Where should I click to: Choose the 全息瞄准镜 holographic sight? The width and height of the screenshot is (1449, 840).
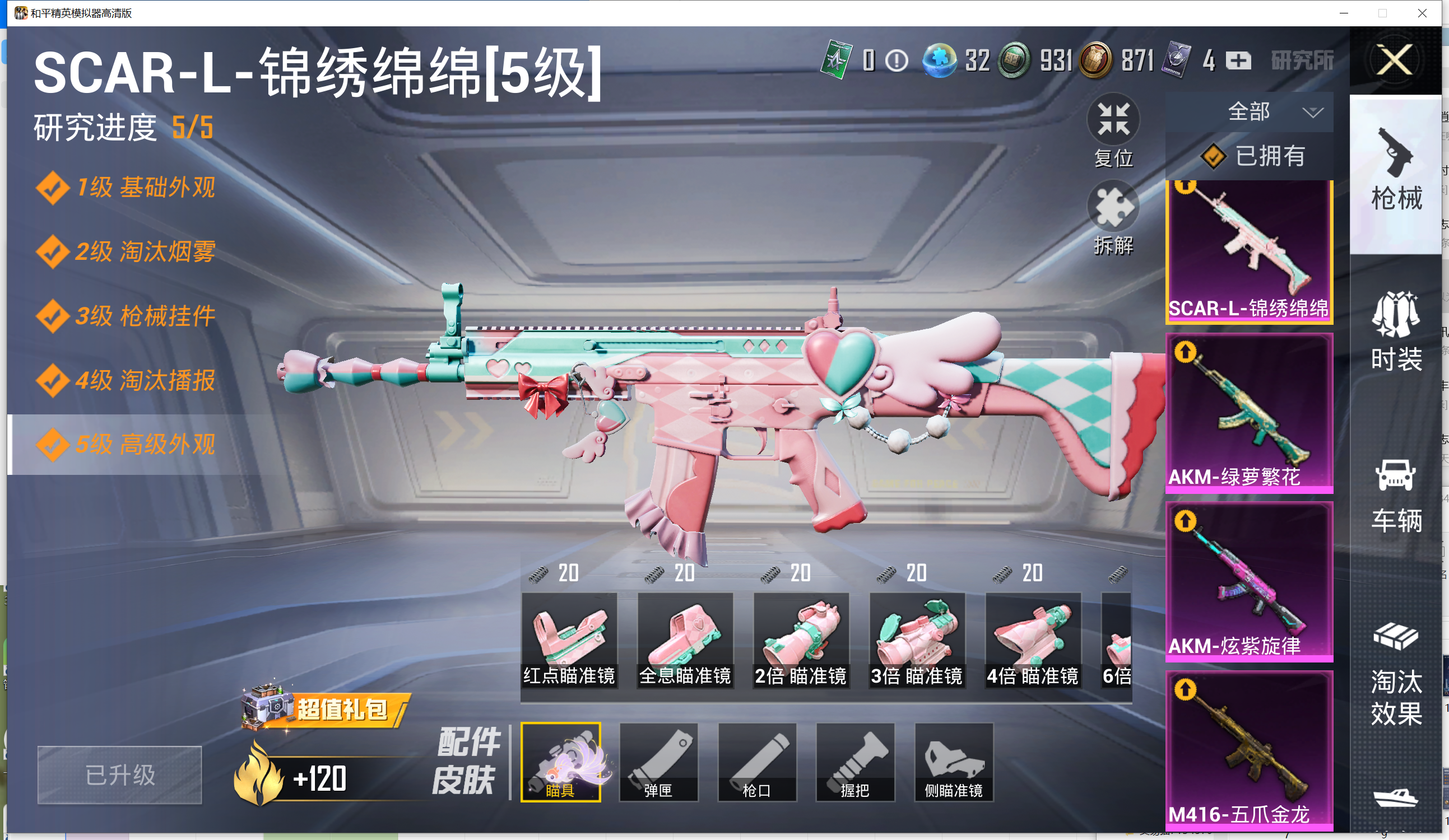click(685, 640)
